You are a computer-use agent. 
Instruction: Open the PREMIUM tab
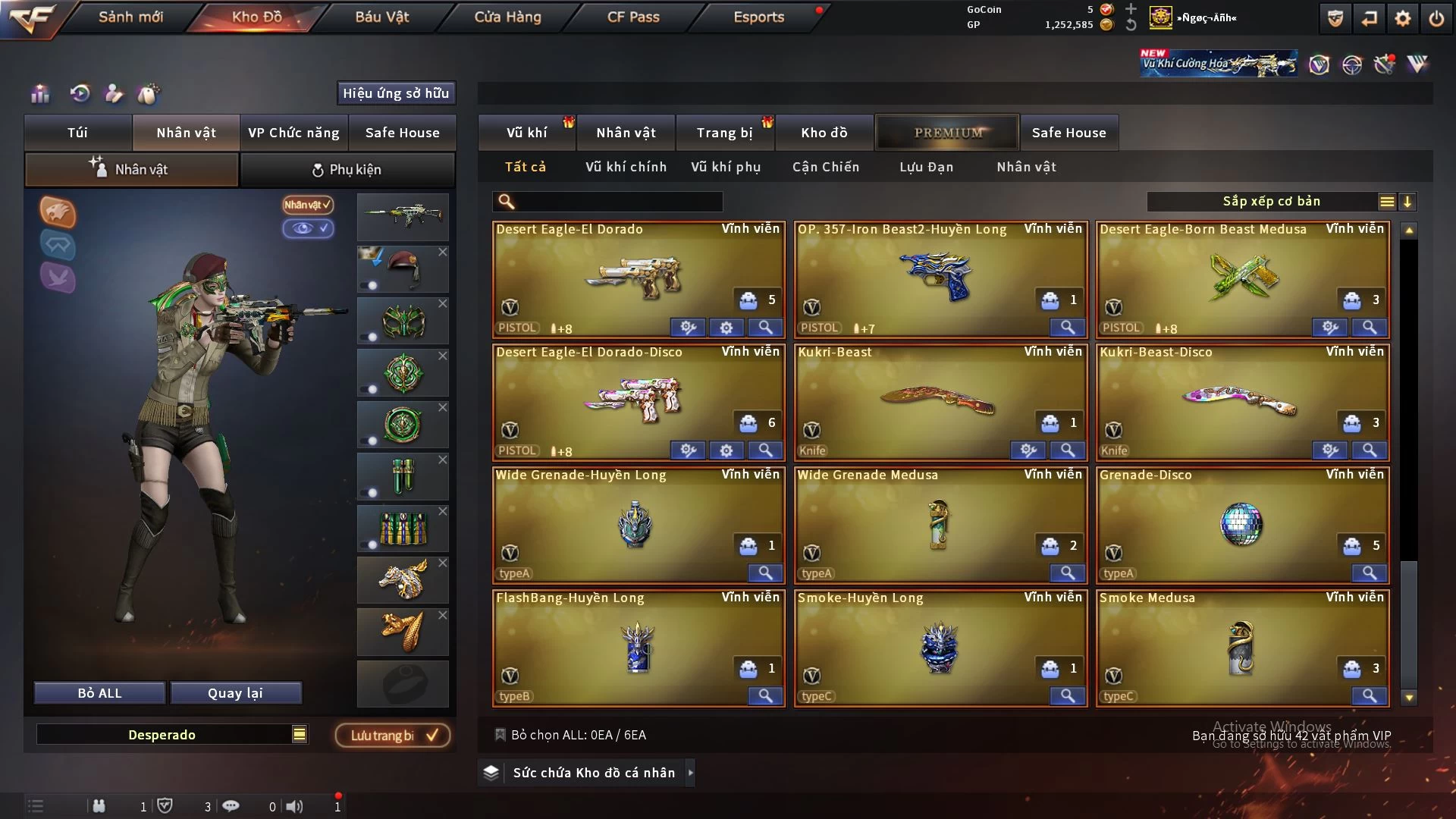pyautogui.click(x=948, y=133)
